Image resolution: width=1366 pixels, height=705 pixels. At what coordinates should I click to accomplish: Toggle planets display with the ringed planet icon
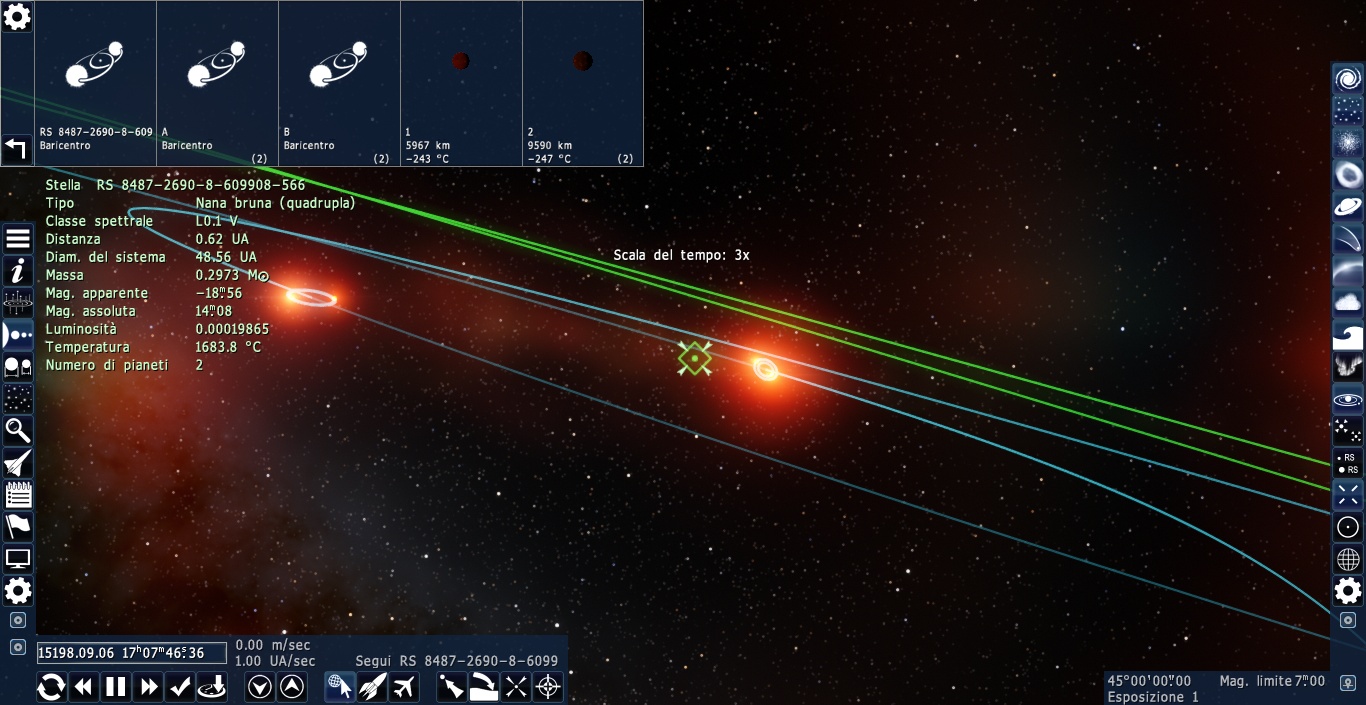tap(1348, 207)
